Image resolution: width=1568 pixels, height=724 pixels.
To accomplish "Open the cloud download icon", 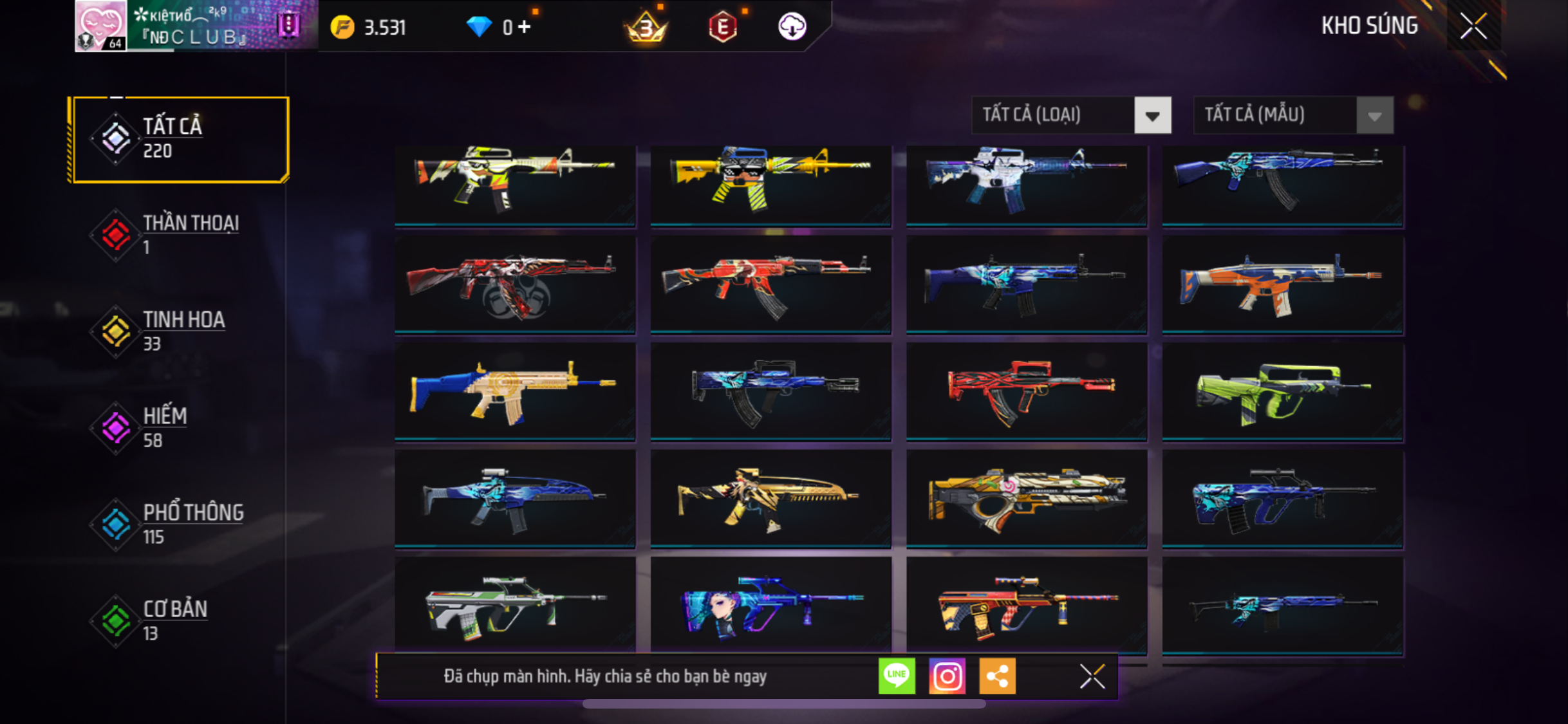I will [792, 27].
